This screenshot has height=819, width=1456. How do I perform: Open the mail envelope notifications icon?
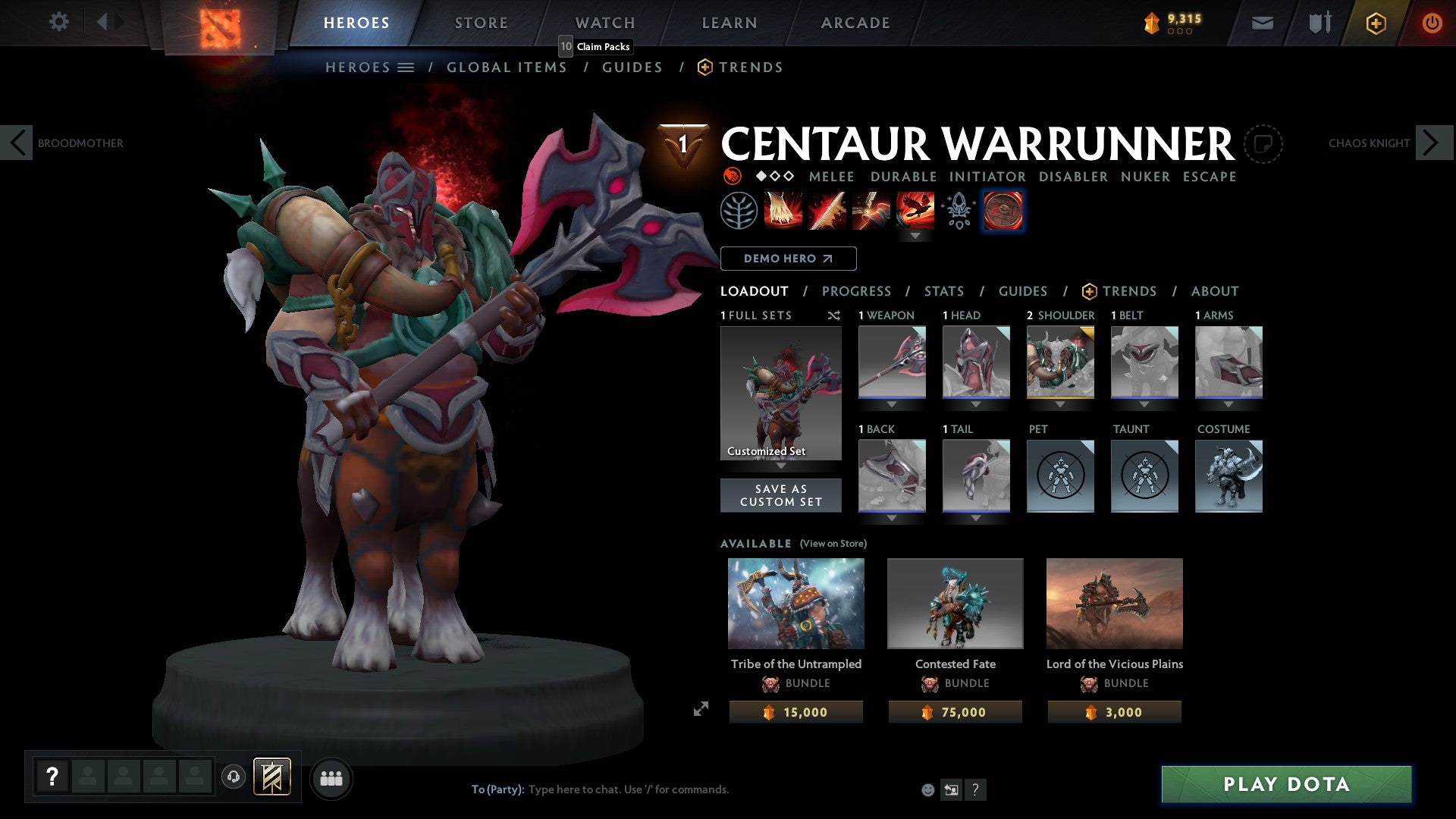click(1263, 22)
